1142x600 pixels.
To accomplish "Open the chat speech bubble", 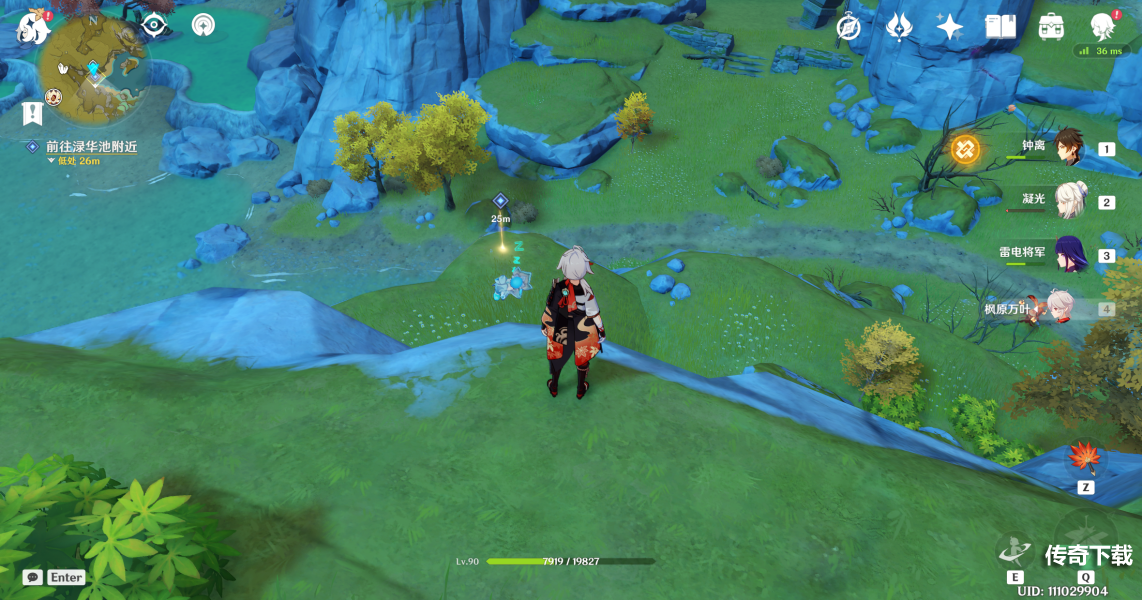I will coord(33,577).
